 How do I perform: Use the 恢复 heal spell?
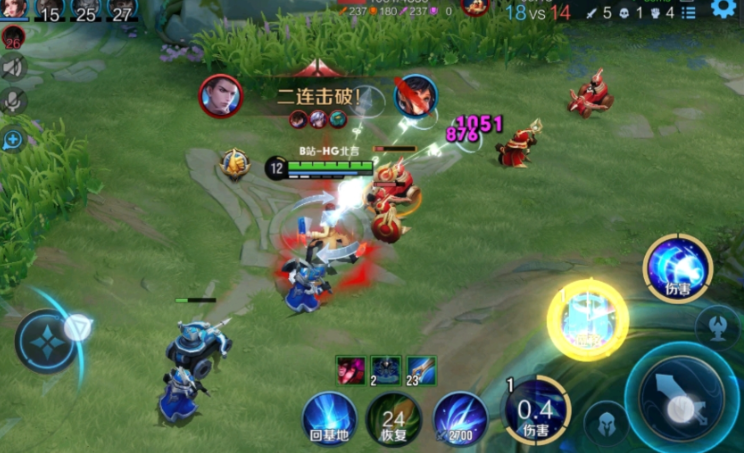click(394, 418)
